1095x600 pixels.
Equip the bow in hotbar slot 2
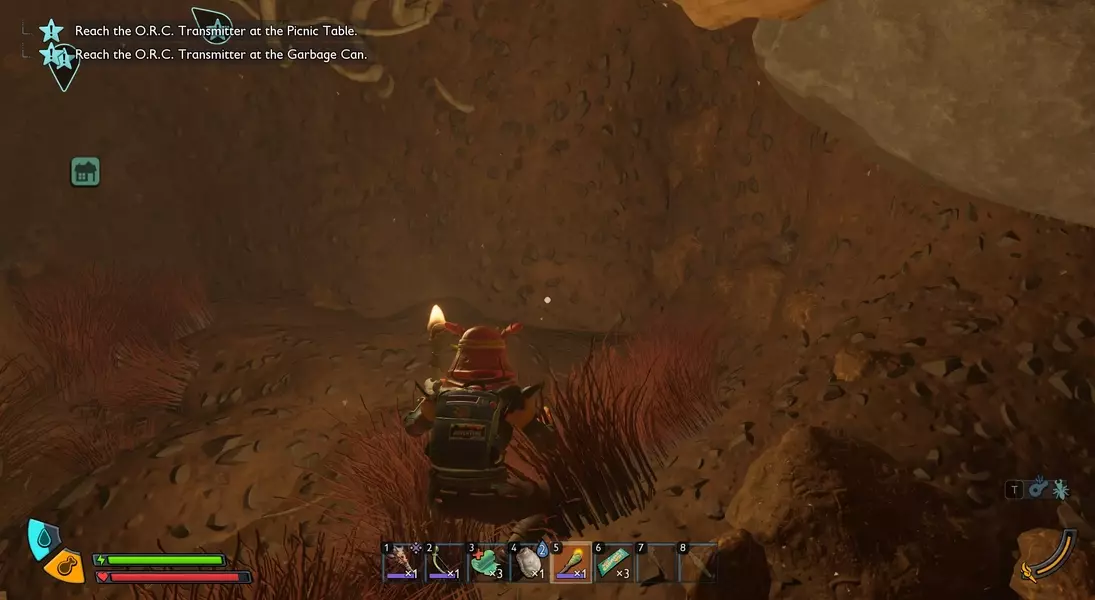(443, 564)
